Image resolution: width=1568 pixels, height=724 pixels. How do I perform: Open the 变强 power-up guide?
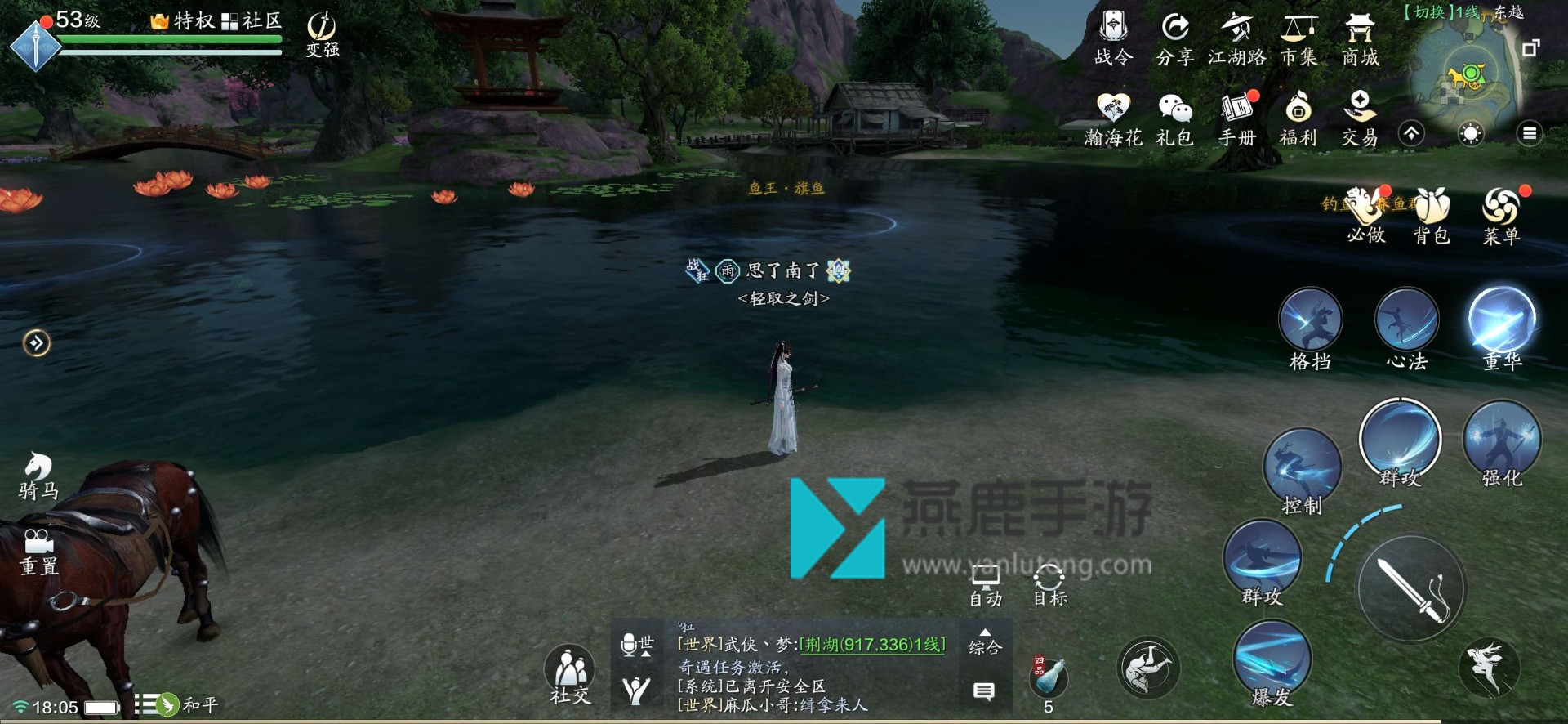tap(323, 35)
